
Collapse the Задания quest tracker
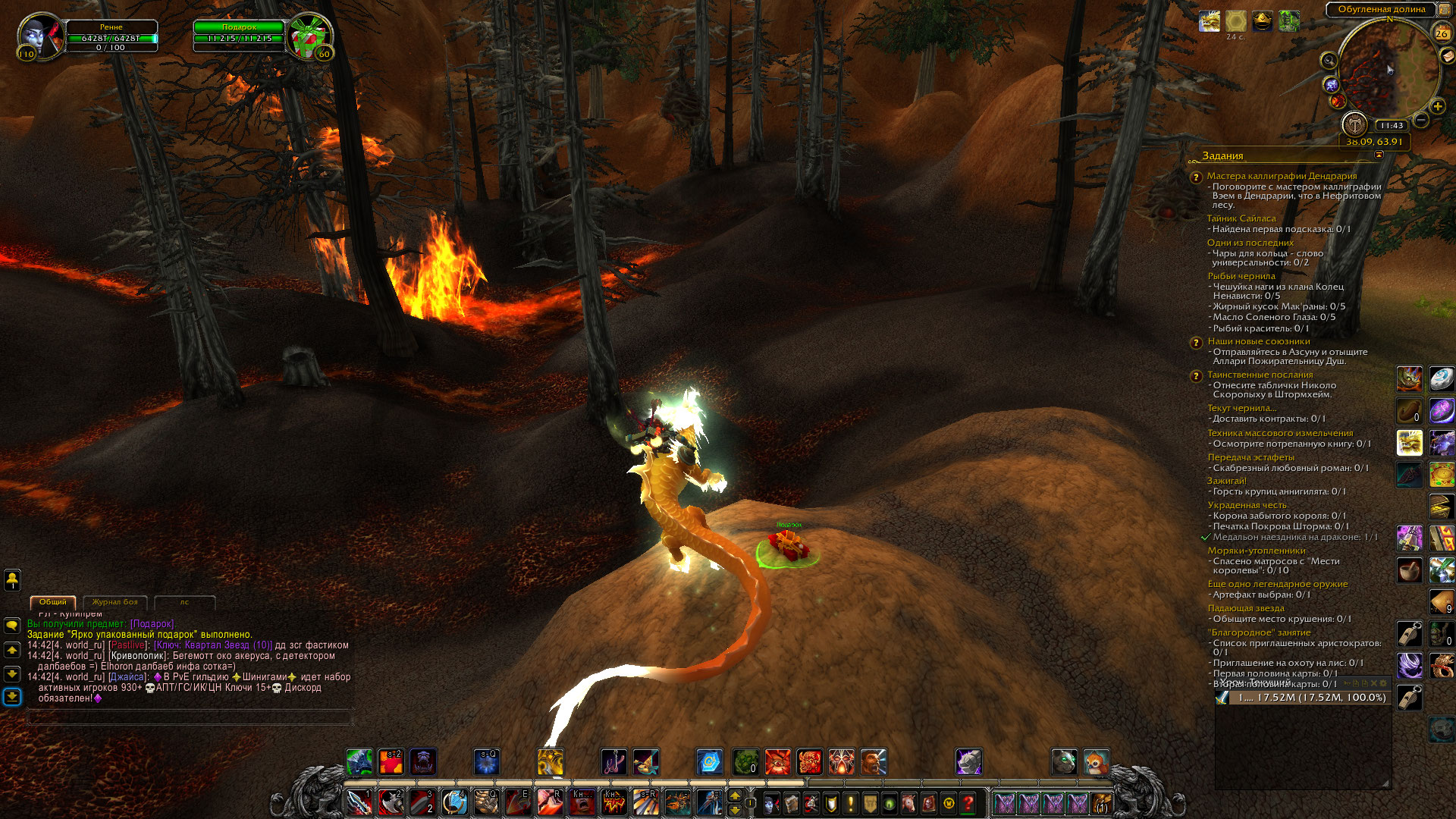point(1379,155)
